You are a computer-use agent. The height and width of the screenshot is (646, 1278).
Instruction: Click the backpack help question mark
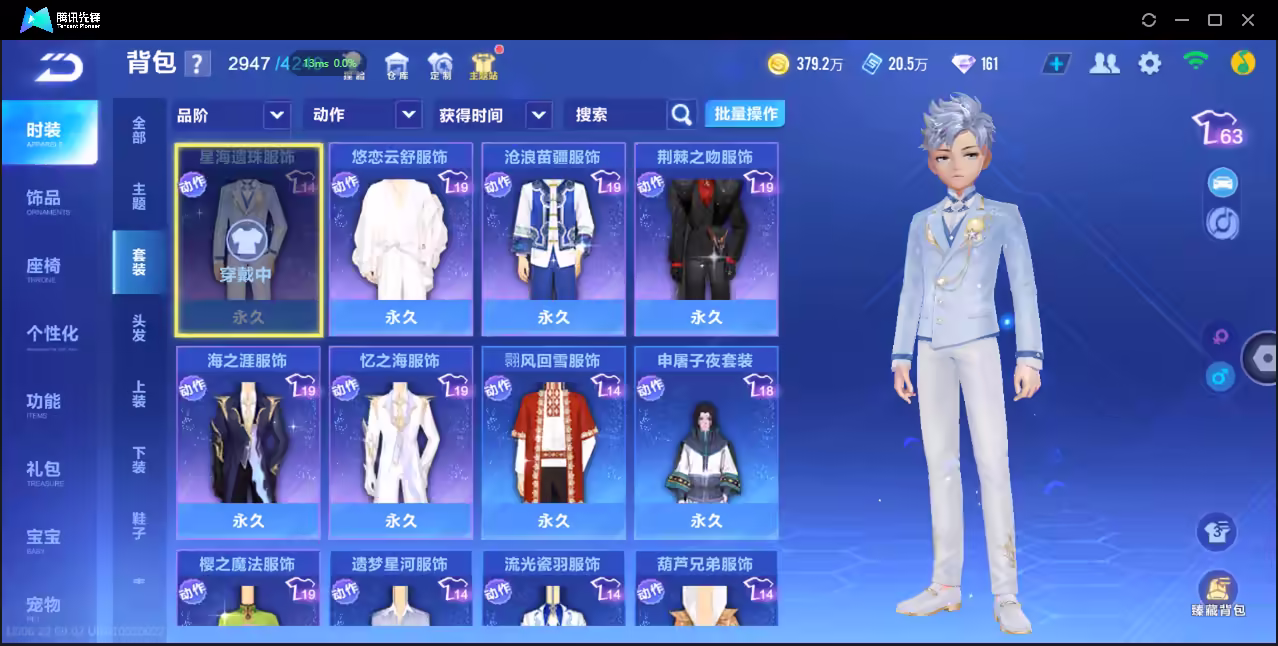[198, 64]
